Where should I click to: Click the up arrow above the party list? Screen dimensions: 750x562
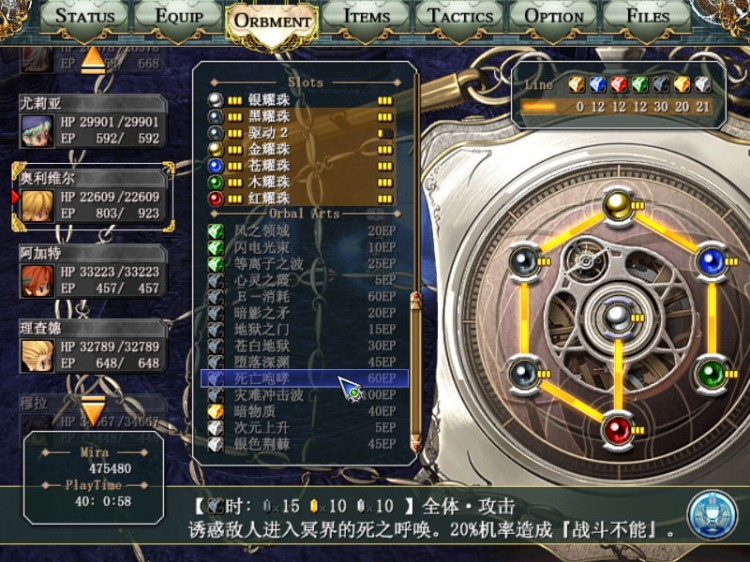click(x=92, y=61)
